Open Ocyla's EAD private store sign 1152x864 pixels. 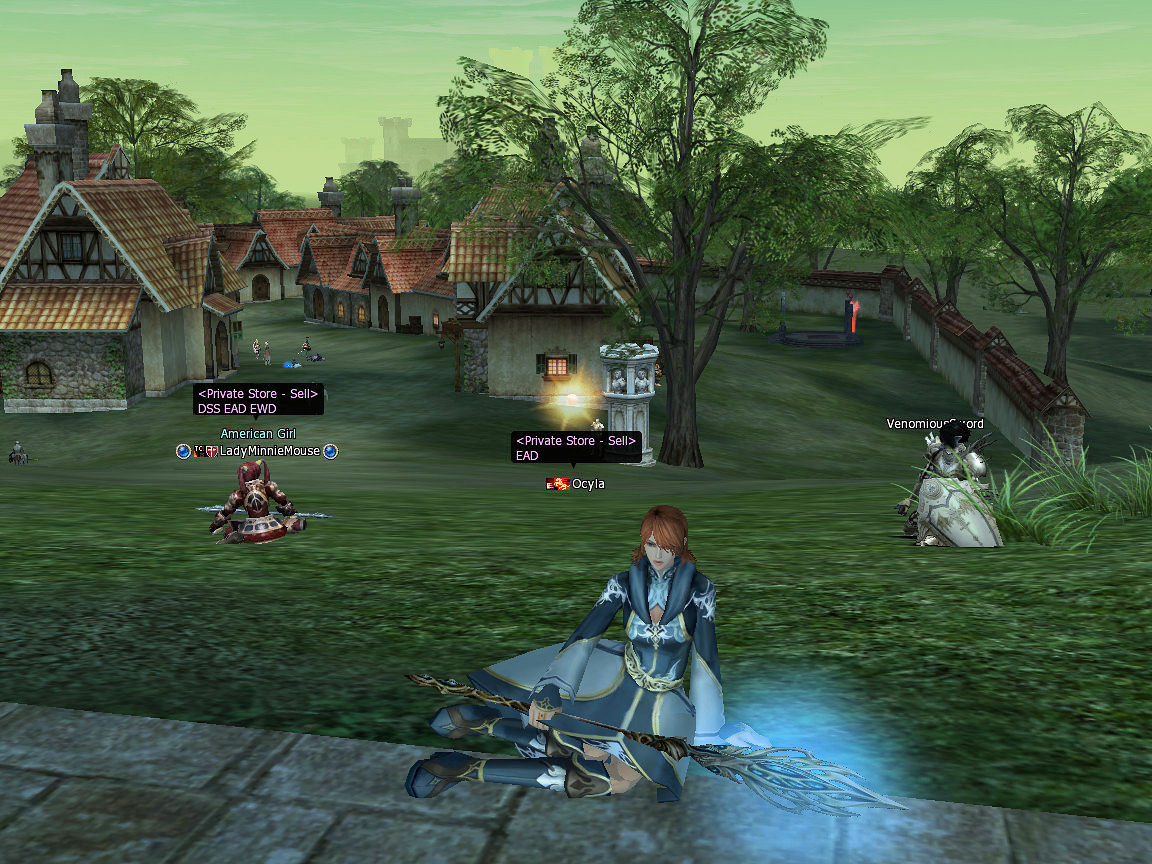pyautogui.click(x=576, y=447)
